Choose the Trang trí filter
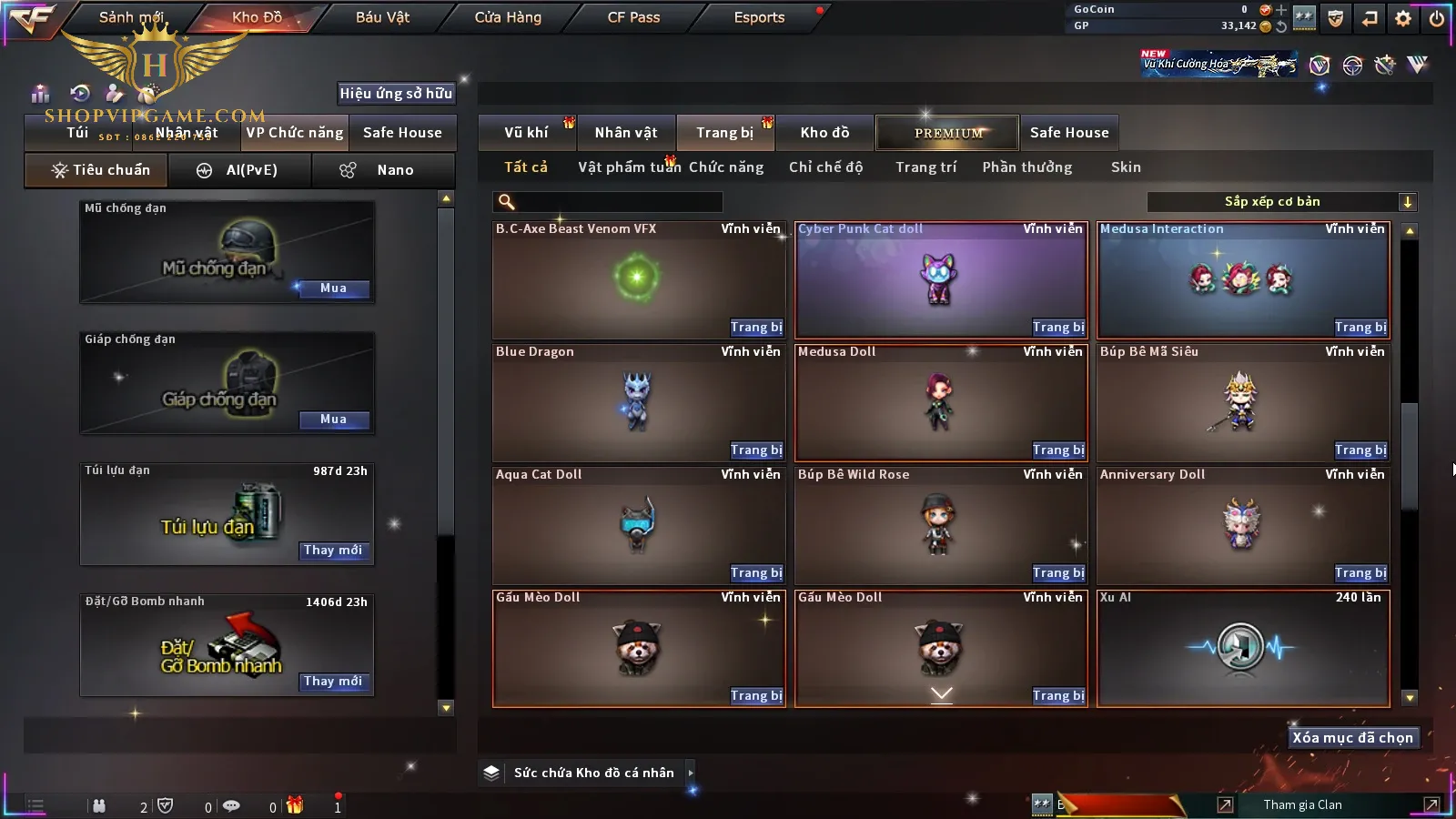Screen dimensions: 1456x819 click(925, 167)
